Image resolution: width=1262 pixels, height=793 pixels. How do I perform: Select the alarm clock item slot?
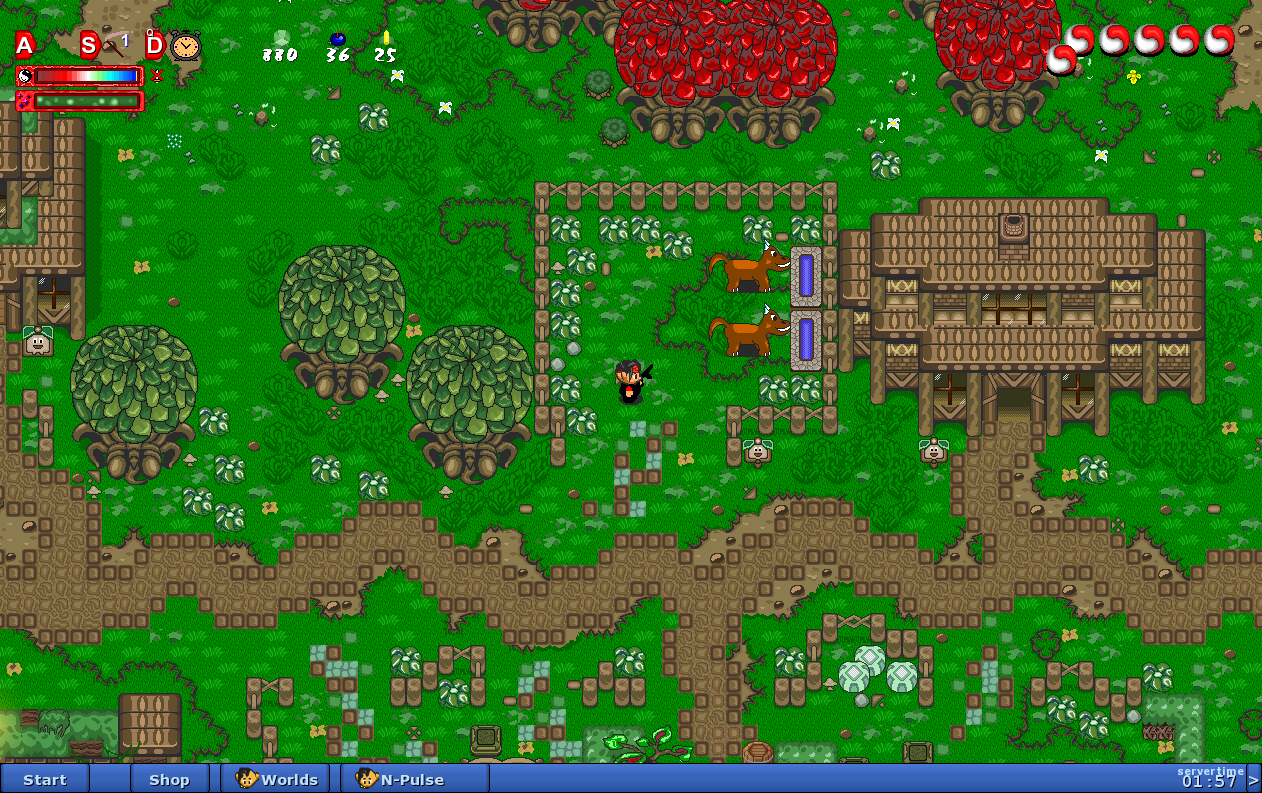tap(185, 45)
